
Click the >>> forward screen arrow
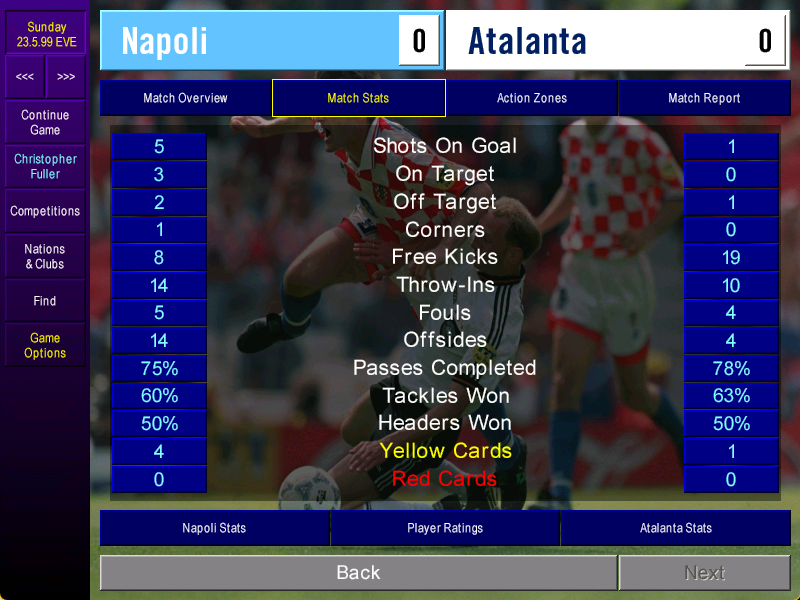pyautogui.click(x=66, y=77)
